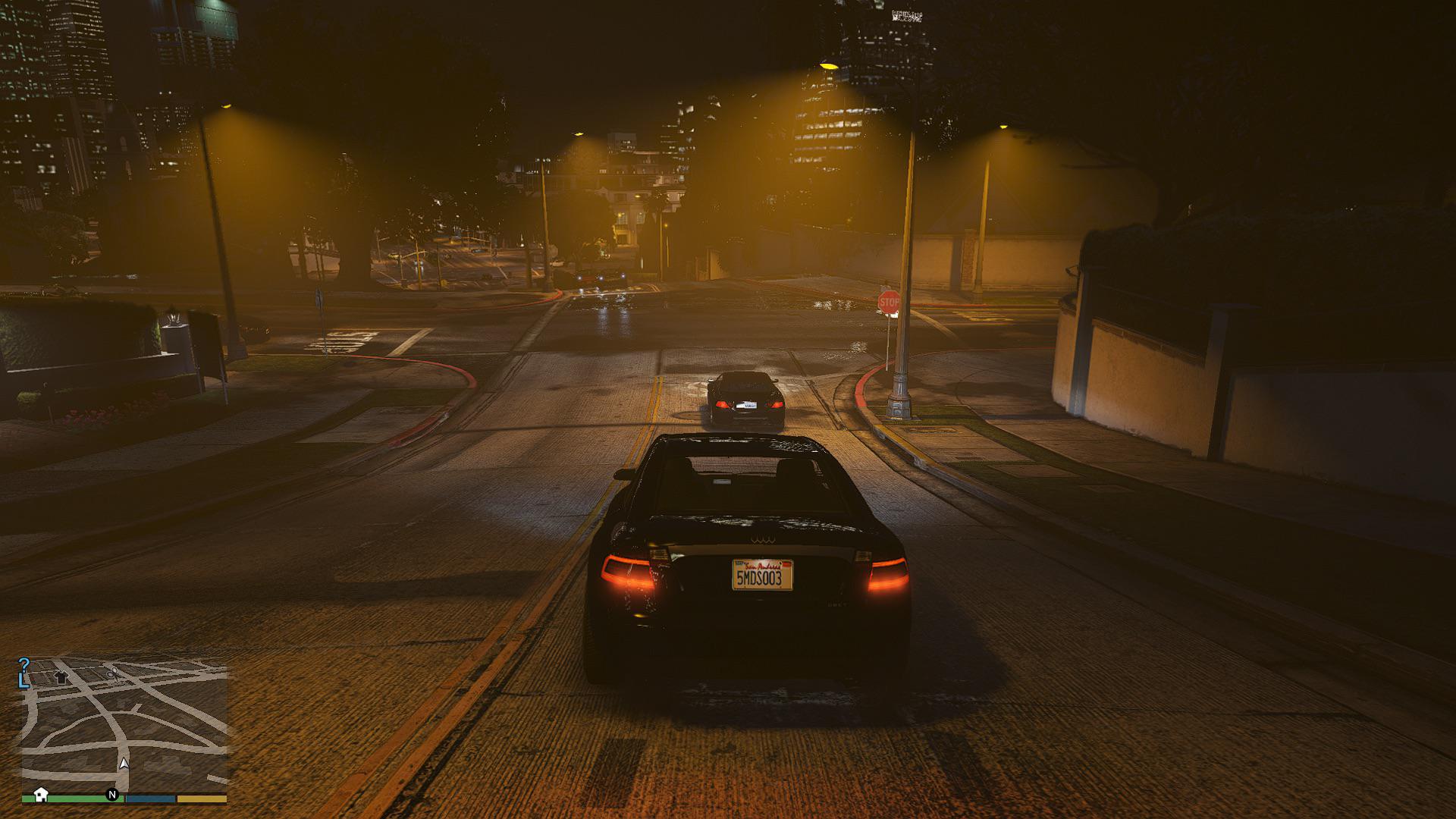Select the white player arrow on the minimap
Image resolution: width=1456 pixels, height=819 pixels.
point(124,764)
